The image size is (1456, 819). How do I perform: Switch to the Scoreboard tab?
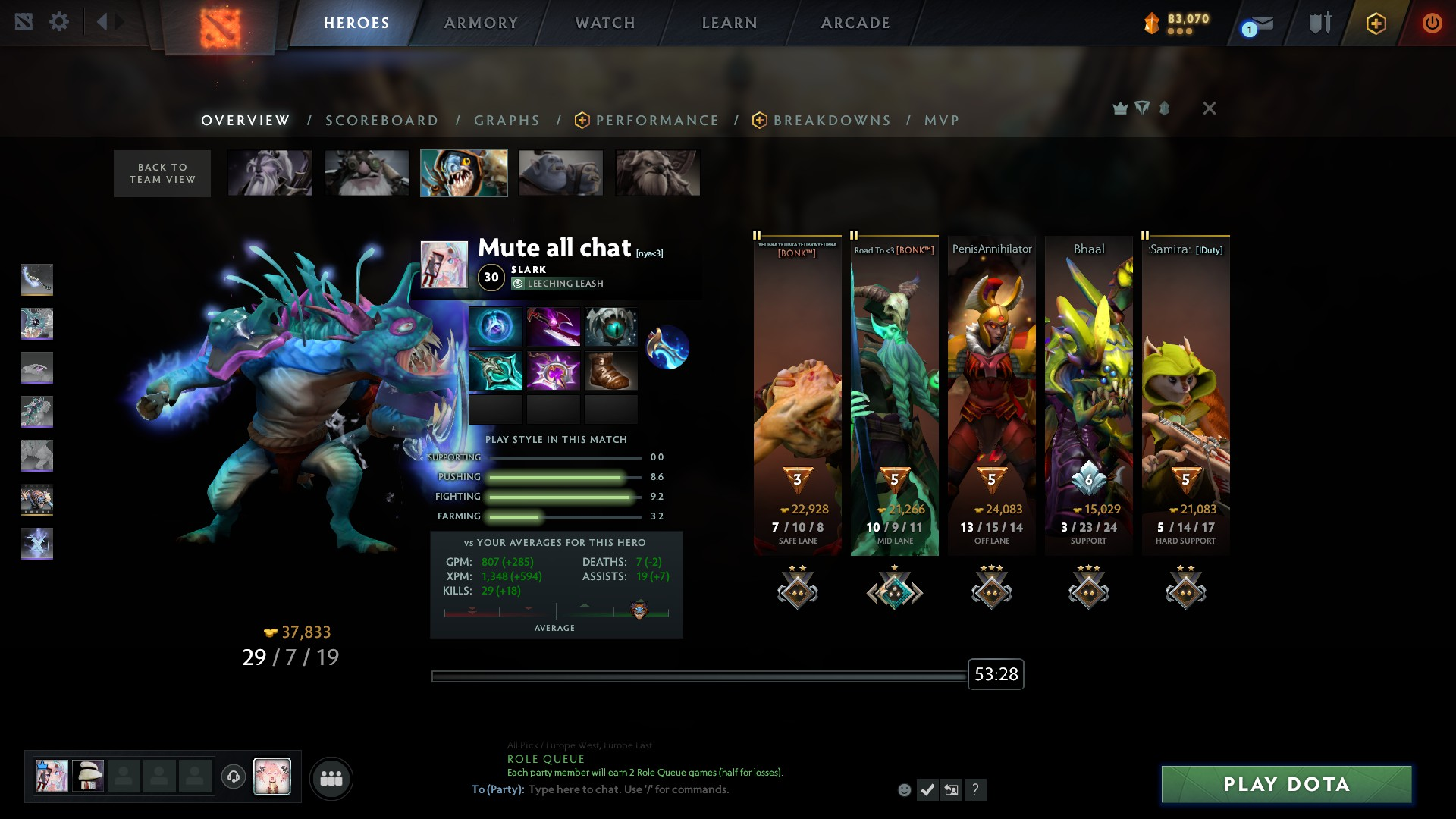pyautogui.click(x=382, y=121)
